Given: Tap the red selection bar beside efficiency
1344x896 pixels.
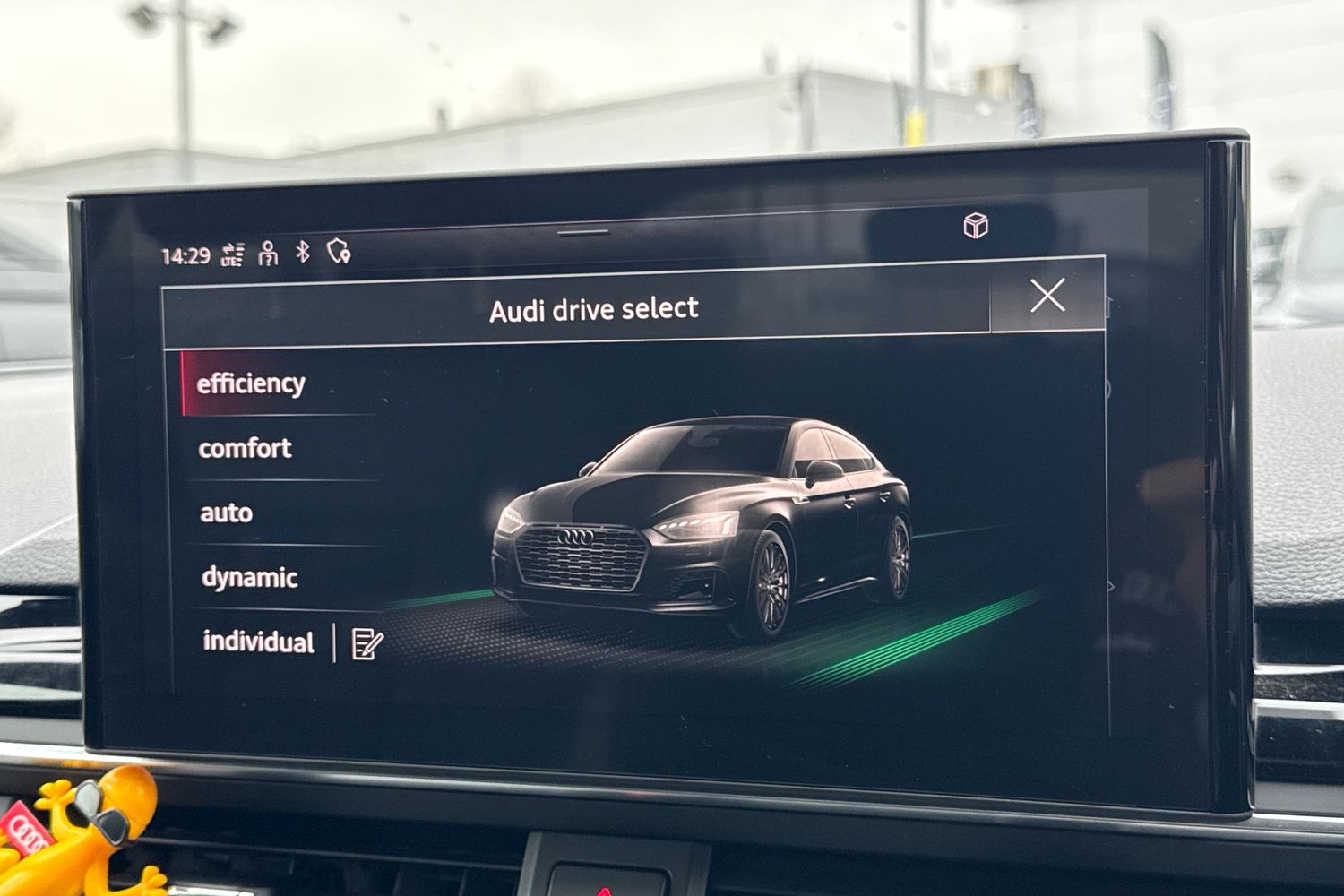Looking at the screenshot, I should (183, 383).
